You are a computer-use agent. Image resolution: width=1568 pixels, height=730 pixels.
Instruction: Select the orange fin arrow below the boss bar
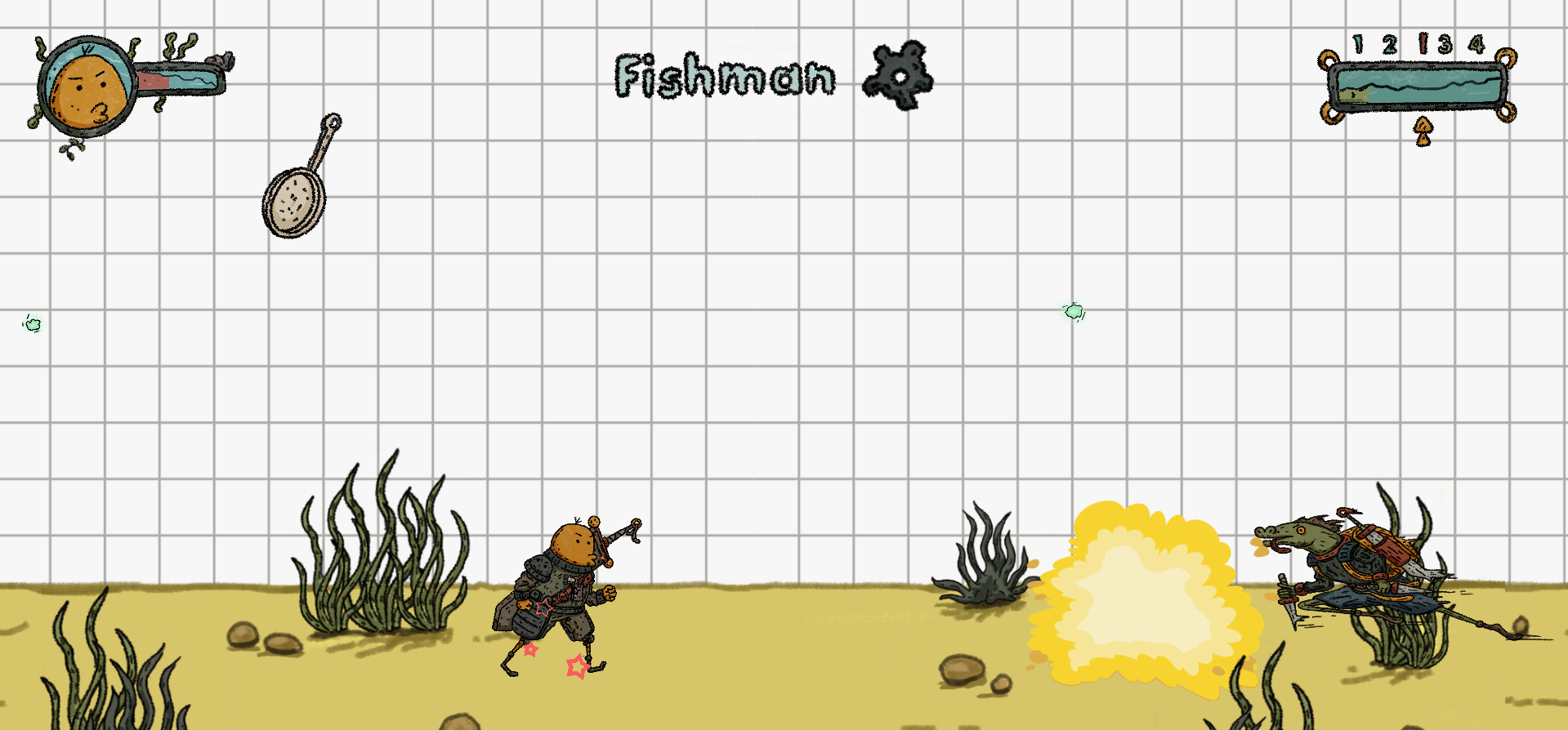tap(1422, 129)
